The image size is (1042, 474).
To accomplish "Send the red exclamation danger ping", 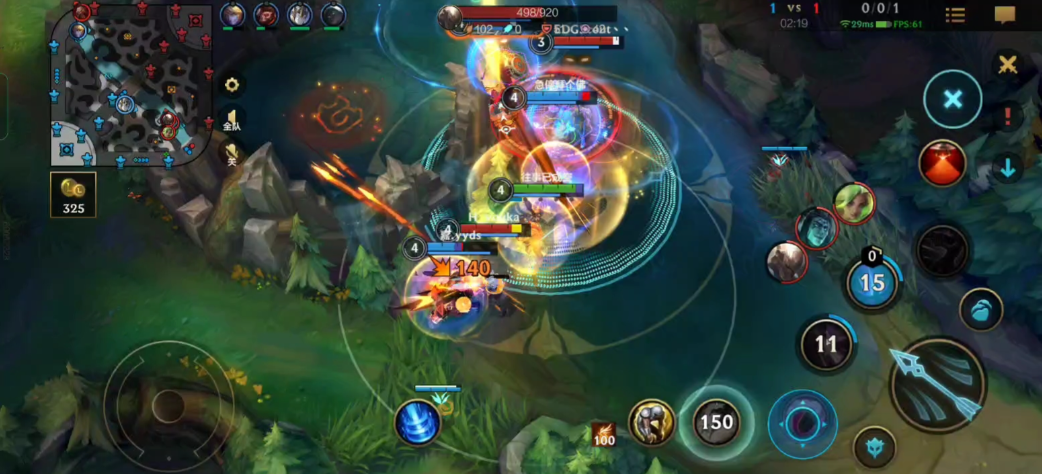I will 1007,116.
